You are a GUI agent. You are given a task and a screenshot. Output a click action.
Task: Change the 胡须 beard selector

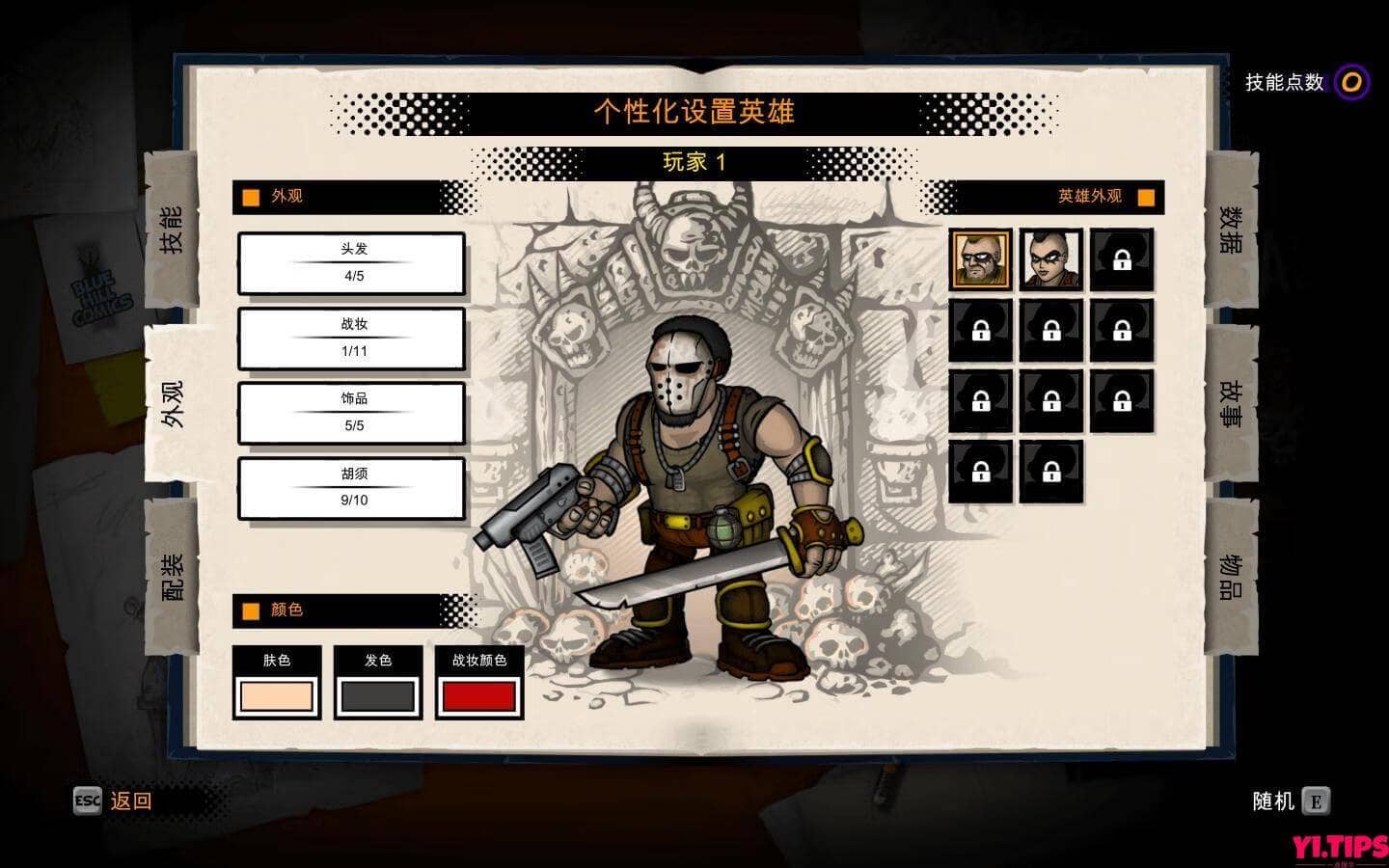pos(351,488)
